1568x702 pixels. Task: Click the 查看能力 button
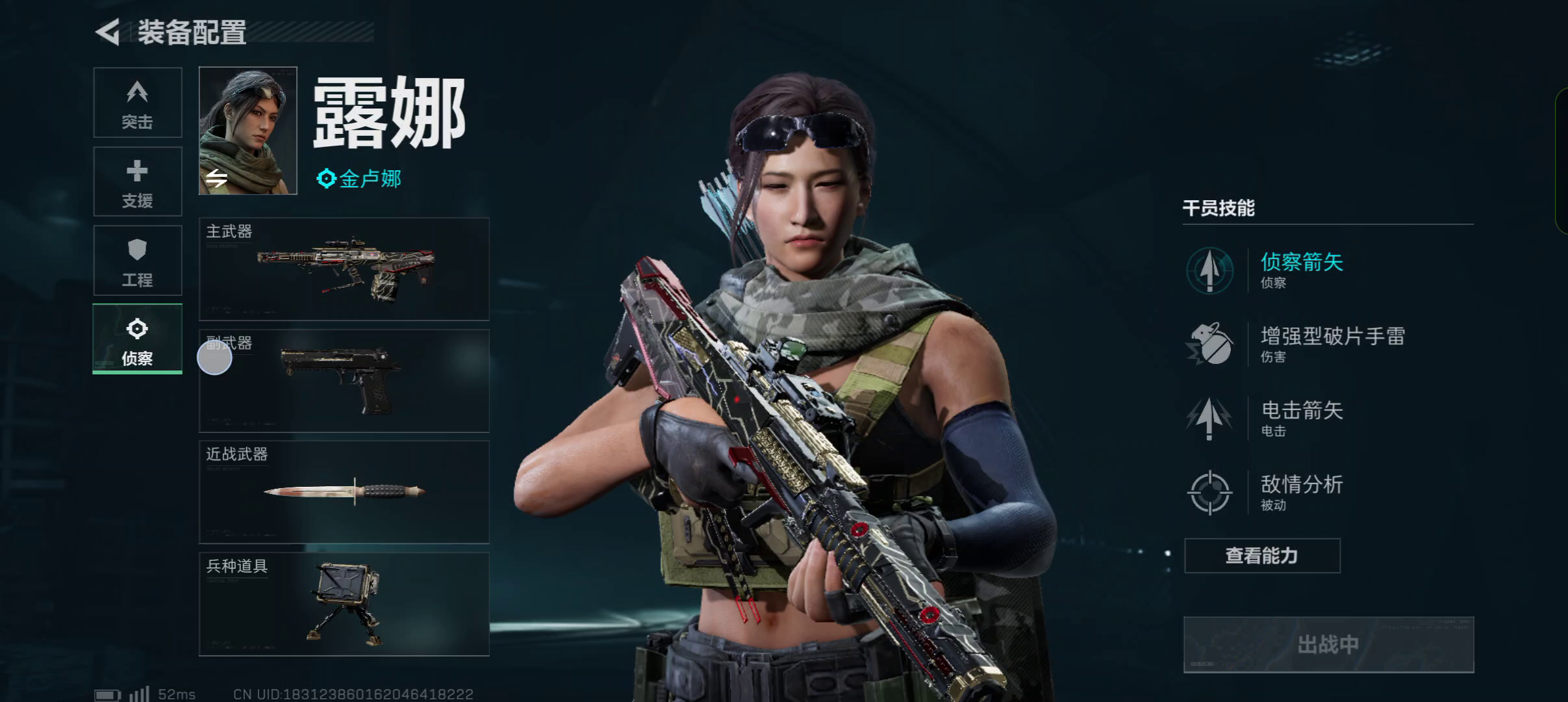pos(1261,556)
